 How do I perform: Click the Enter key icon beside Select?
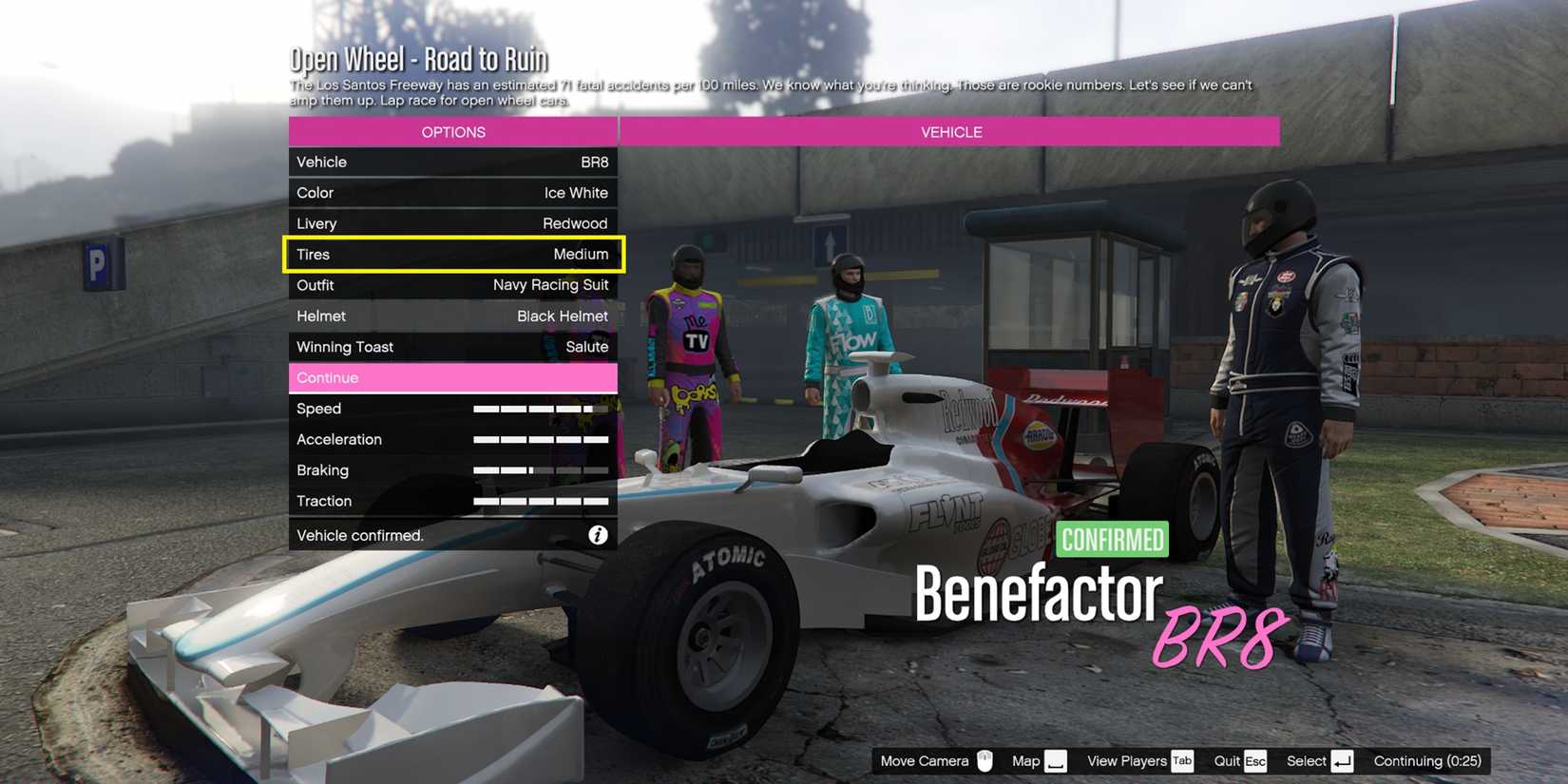tap(1342, 760)
